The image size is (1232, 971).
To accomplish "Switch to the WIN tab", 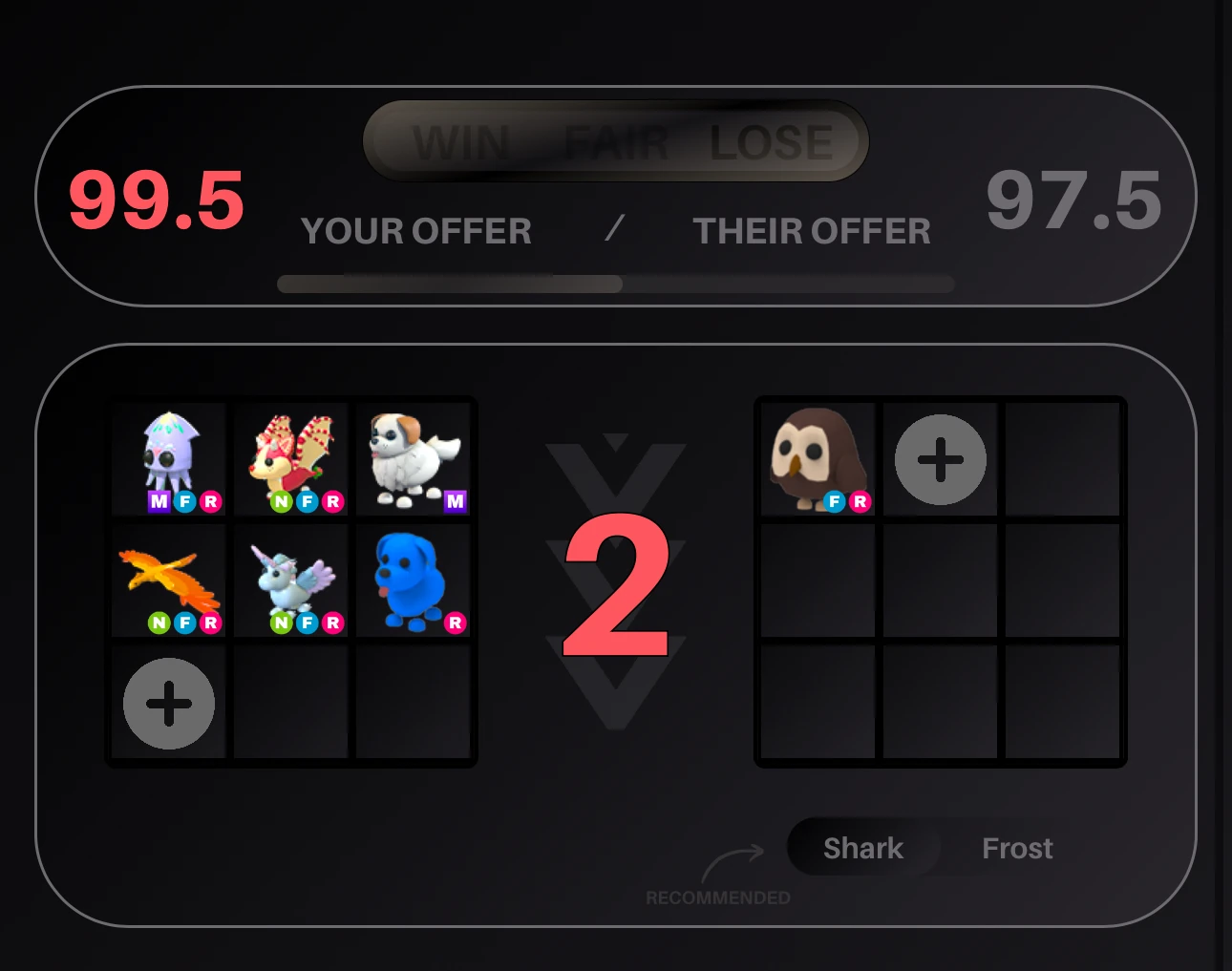I will coord(462,141).
